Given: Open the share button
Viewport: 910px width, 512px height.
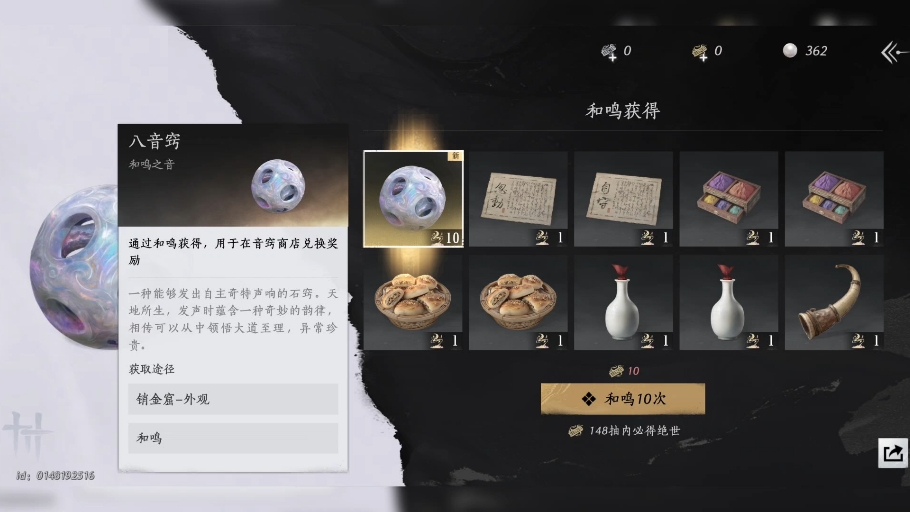Looking at the screenshot, I should pos(891,453).
